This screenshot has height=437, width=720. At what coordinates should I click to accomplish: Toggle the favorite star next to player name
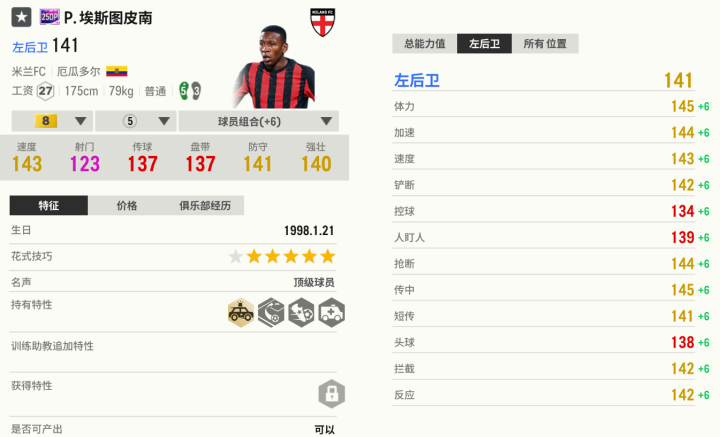coord(21,19)
